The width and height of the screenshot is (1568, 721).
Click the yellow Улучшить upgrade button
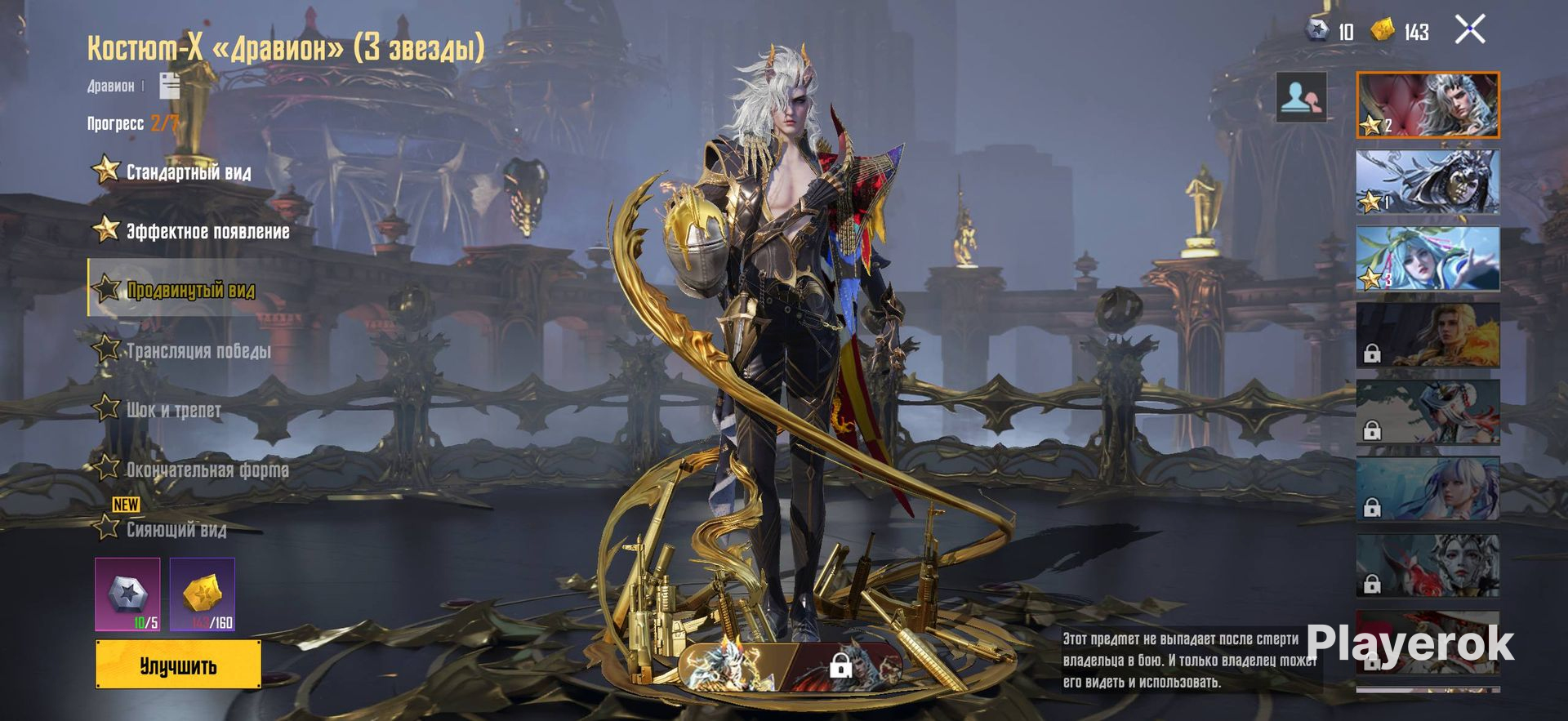click(178, 665)
